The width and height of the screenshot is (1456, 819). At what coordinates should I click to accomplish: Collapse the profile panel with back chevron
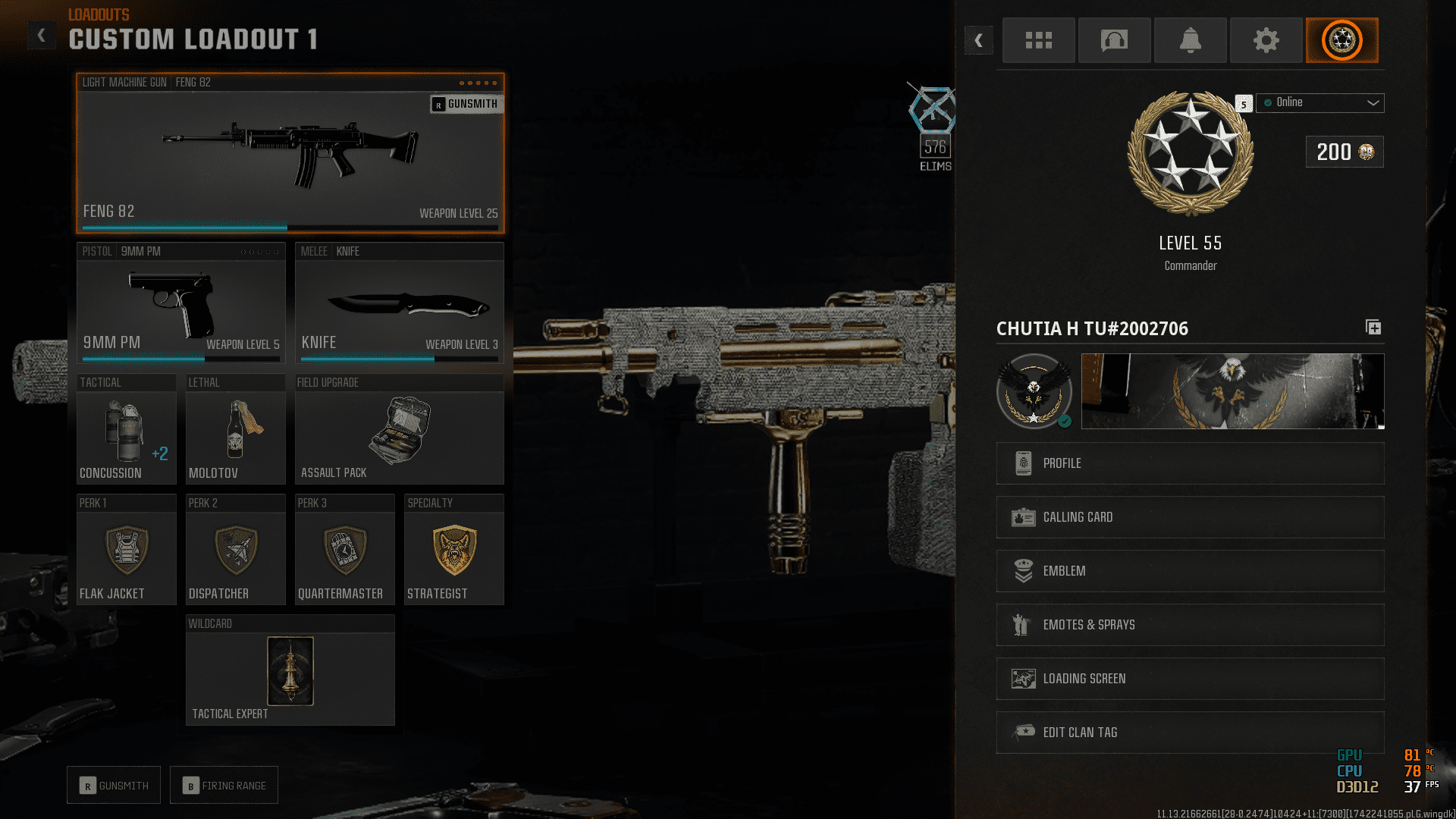pos(978,40)
